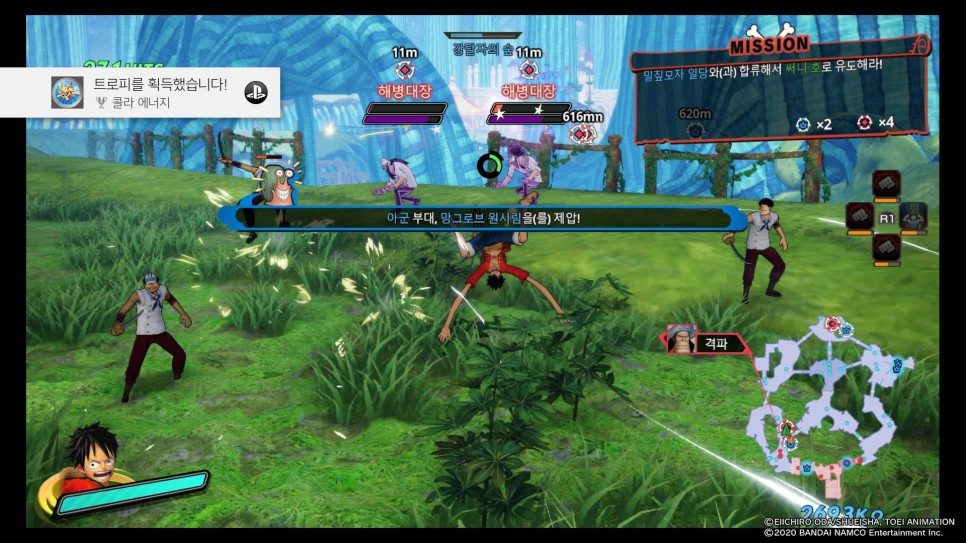The image size is (966, 543).
Task: Click the defeated enemy officer portrait
Action: 683,340
